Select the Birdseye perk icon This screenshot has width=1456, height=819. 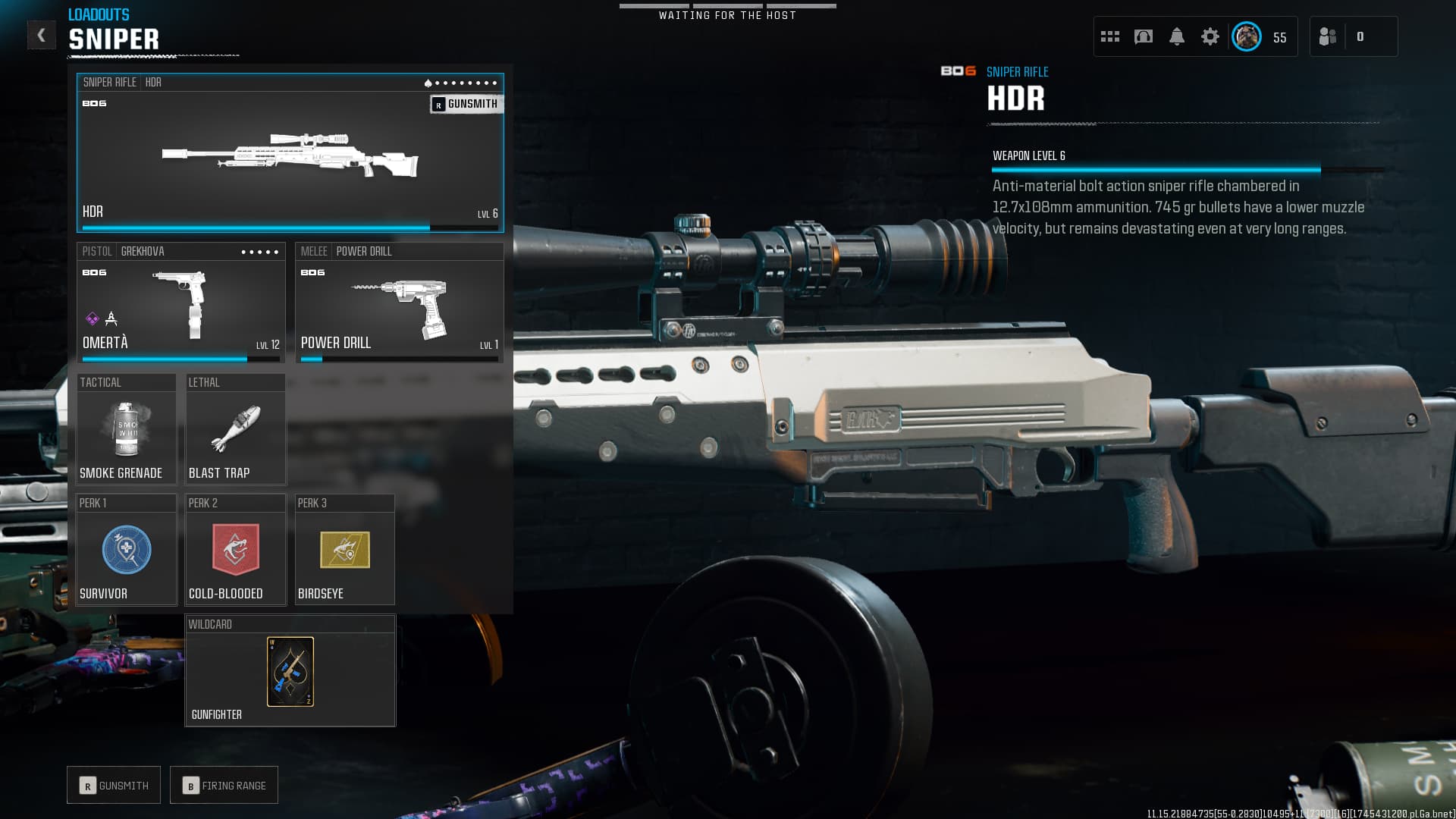pos(344,551)
